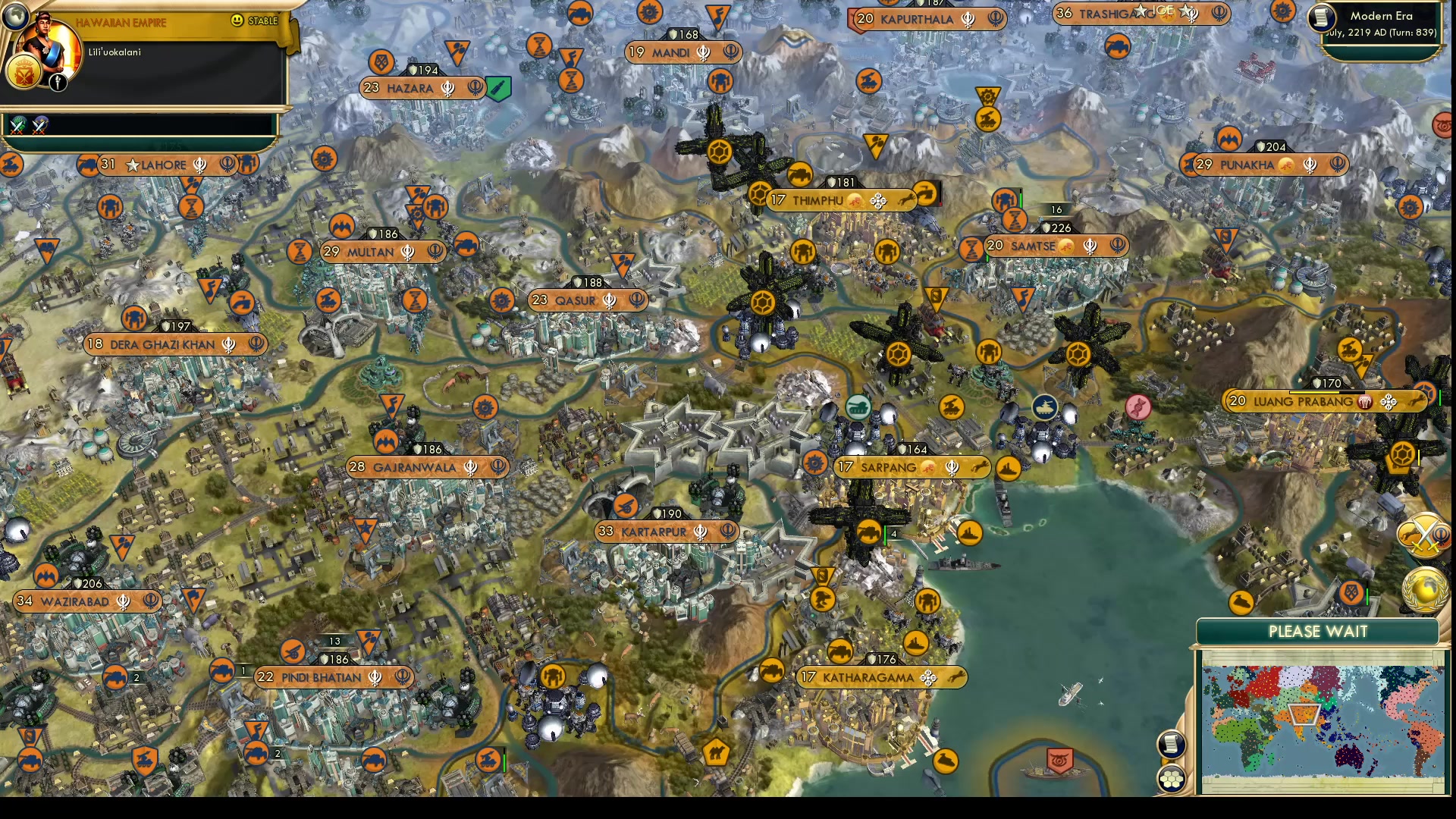Click the Dera Ghazi Khan city name

(x=162, y=344)
